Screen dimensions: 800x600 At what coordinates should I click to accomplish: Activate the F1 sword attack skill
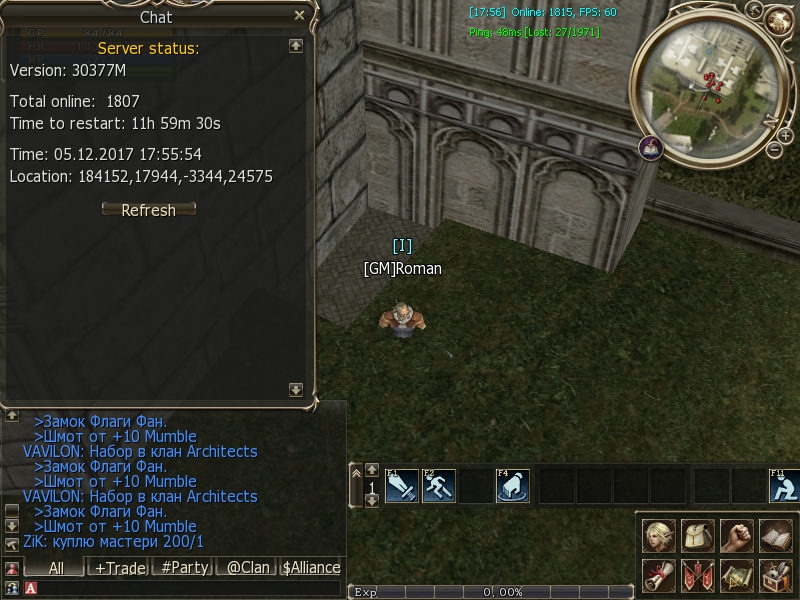coord(401,486)
